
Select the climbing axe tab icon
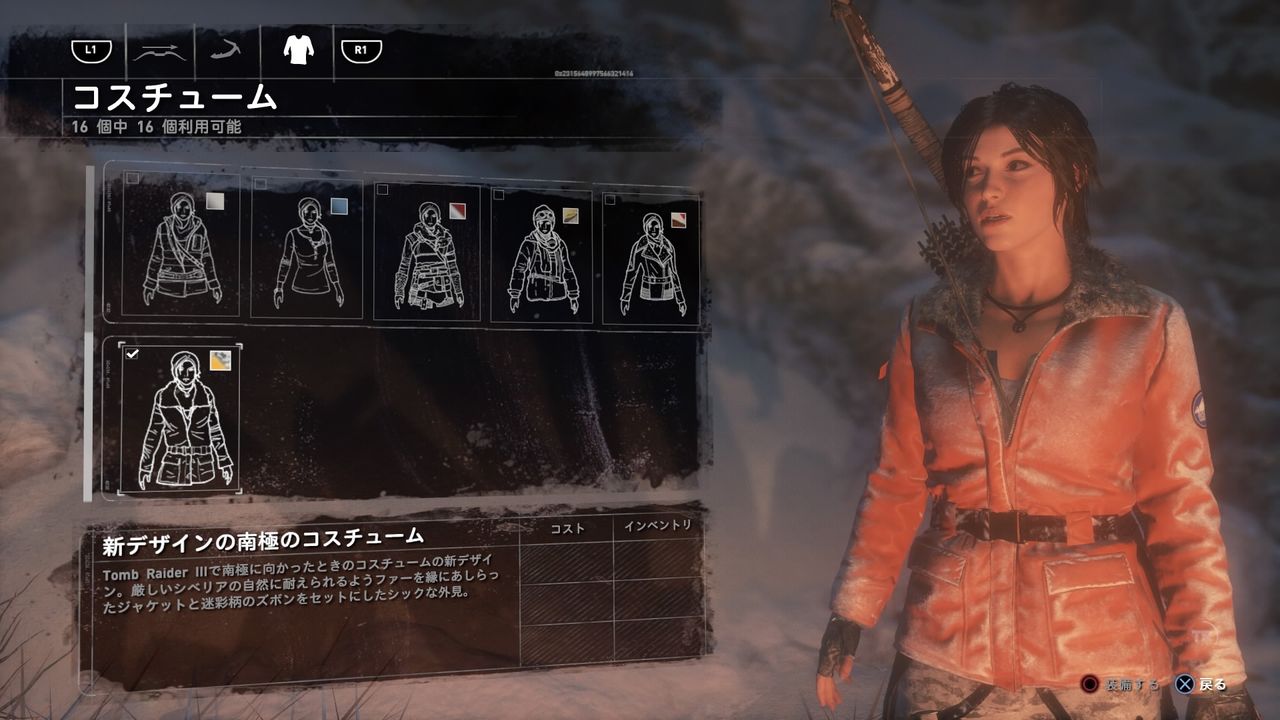(225, 50)
